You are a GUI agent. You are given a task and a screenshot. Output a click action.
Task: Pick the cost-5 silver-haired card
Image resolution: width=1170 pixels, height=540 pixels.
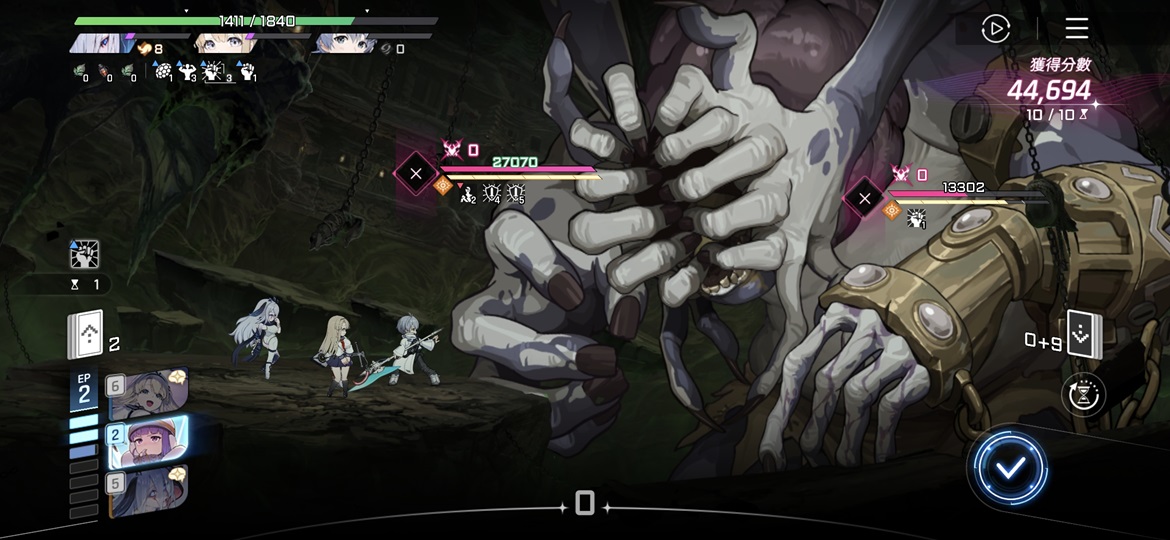click(x=146, y=491)
